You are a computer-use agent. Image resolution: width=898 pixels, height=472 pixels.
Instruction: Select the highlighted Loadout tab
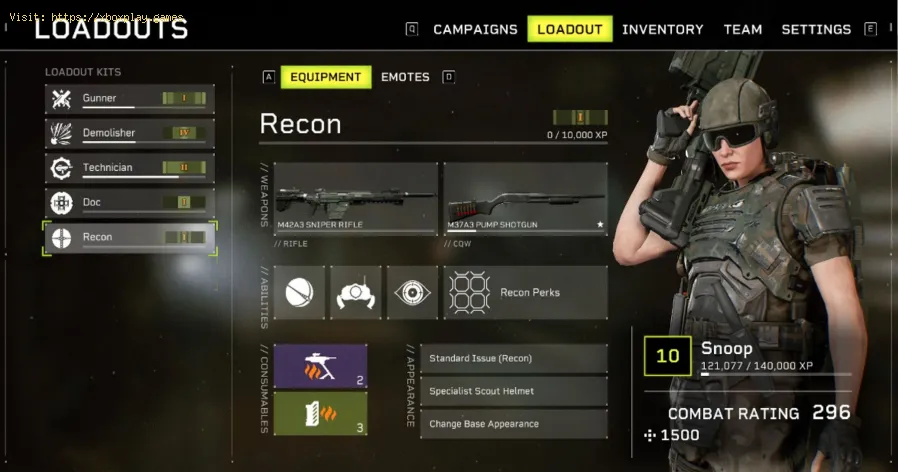point(570,29)
